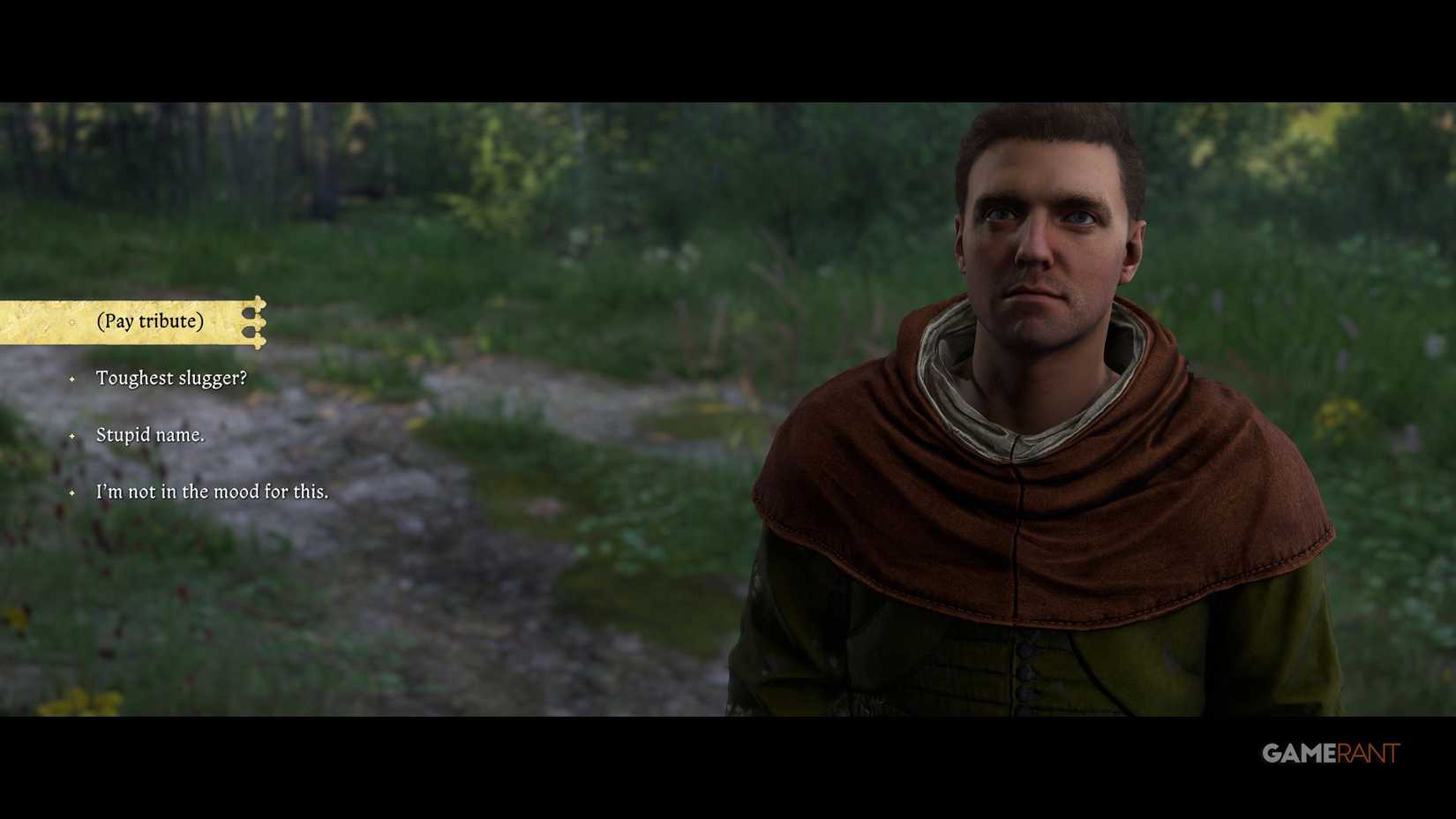Screen dimensions: 1456x819
Task: Click the highlighted yellow banner strip
Action: click(x=124, y=321)
